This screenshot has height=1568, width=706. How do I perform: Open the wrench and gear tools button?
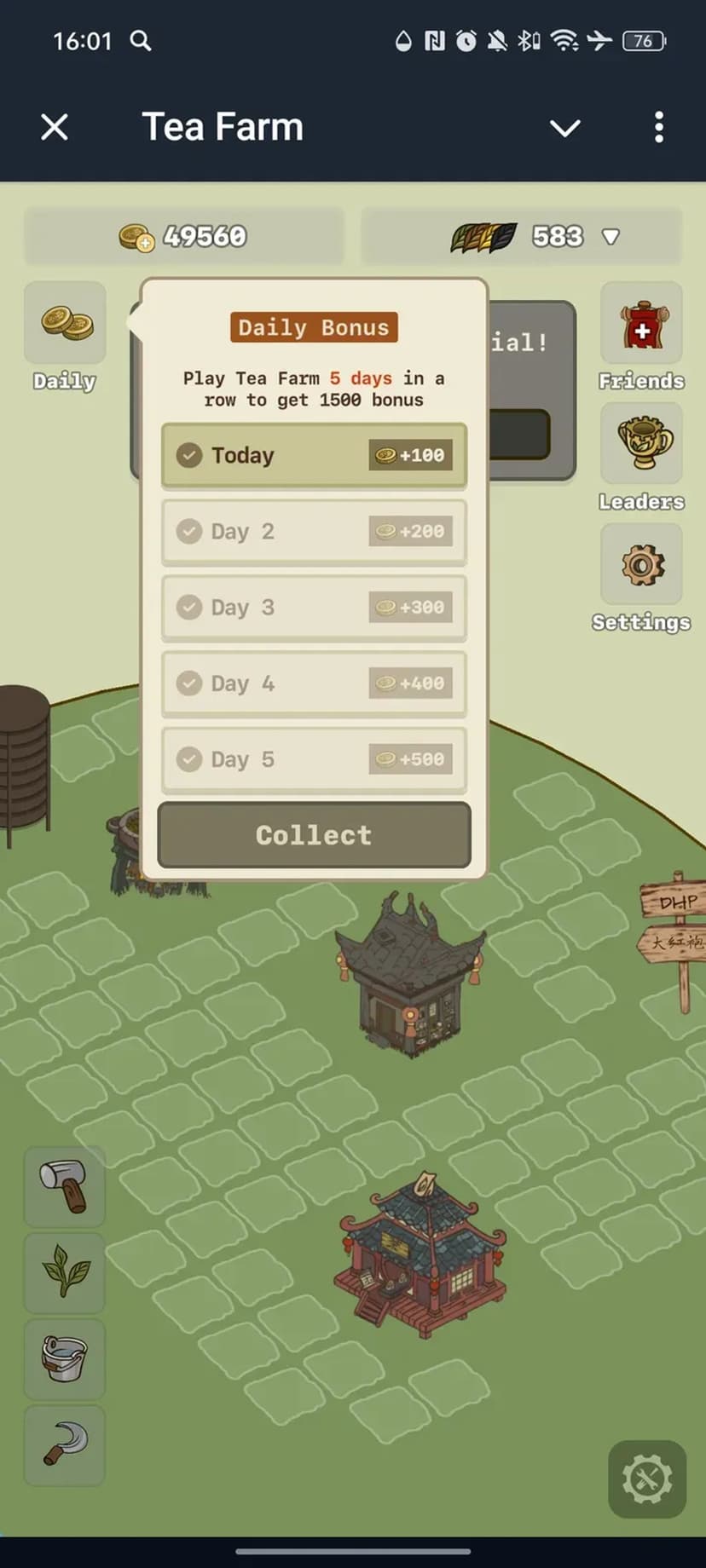(647, 1479)
